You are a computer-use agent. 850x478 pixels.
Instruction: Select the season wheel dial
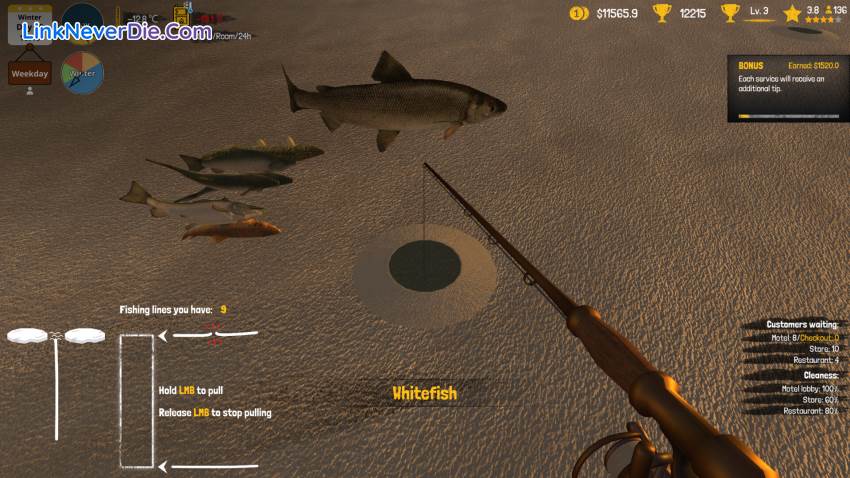[x=82, y=72]
